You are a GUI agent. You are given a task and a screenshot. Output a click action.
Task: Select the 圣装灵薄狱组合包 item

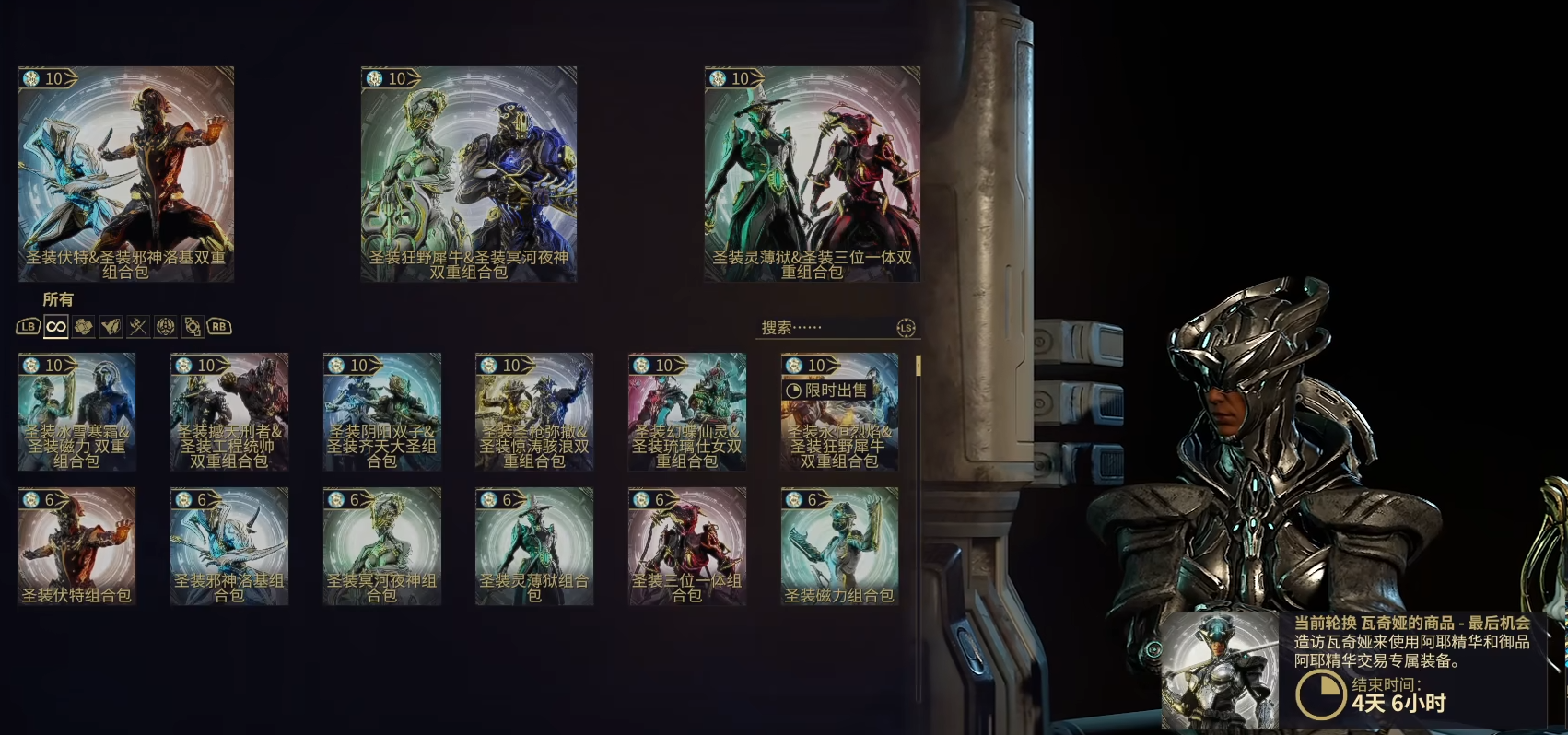534,546
